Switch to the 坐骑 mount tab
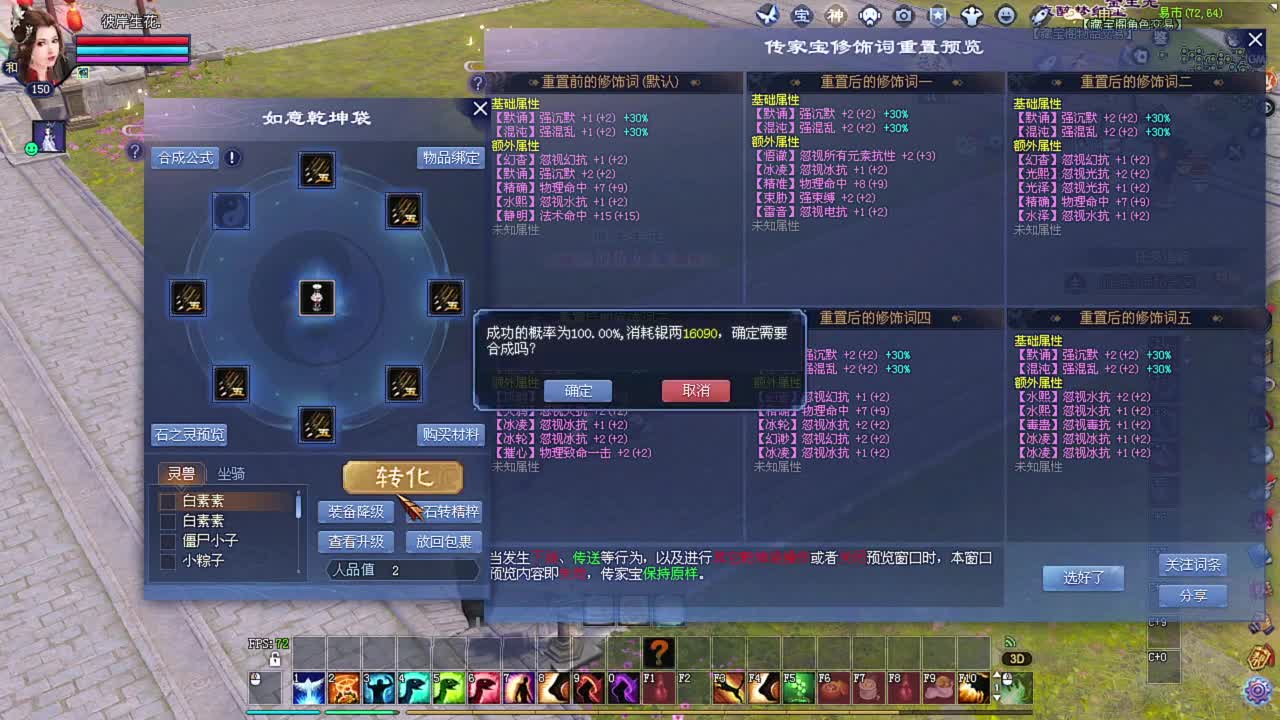 pos(232,474)
